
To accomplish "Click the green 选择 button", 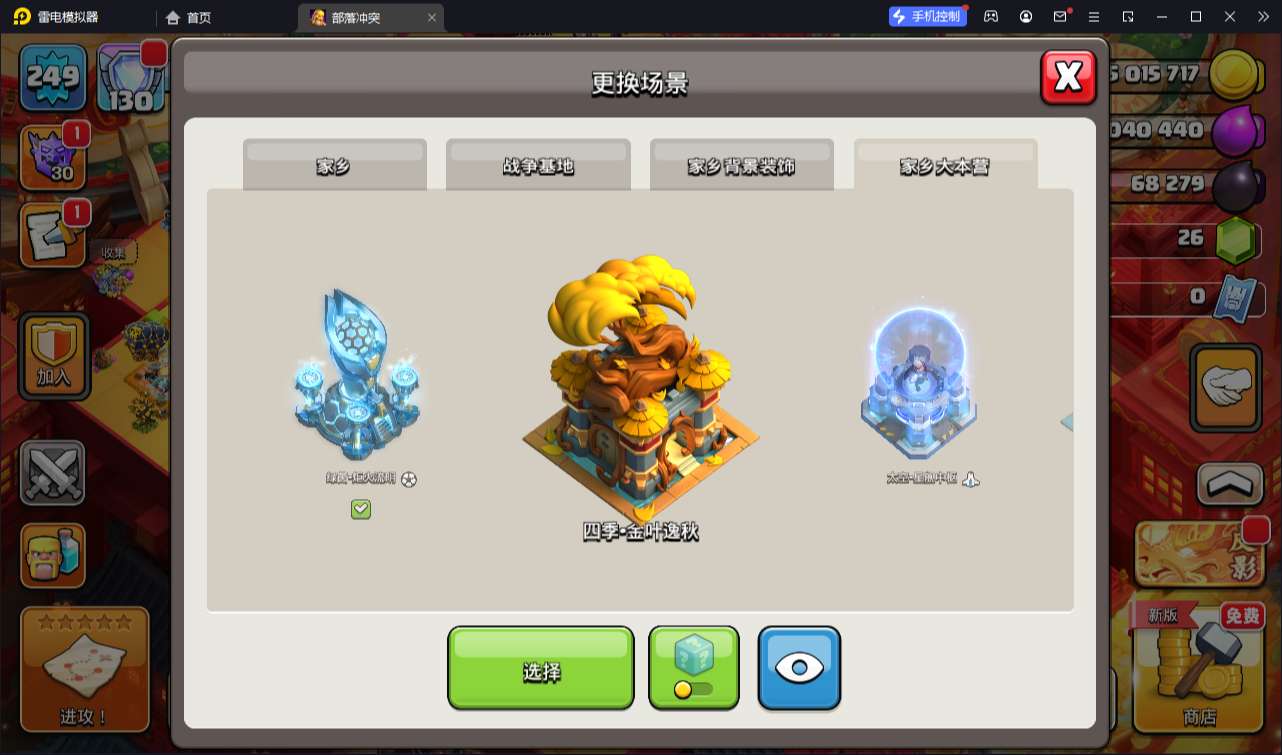I will 540,668.
